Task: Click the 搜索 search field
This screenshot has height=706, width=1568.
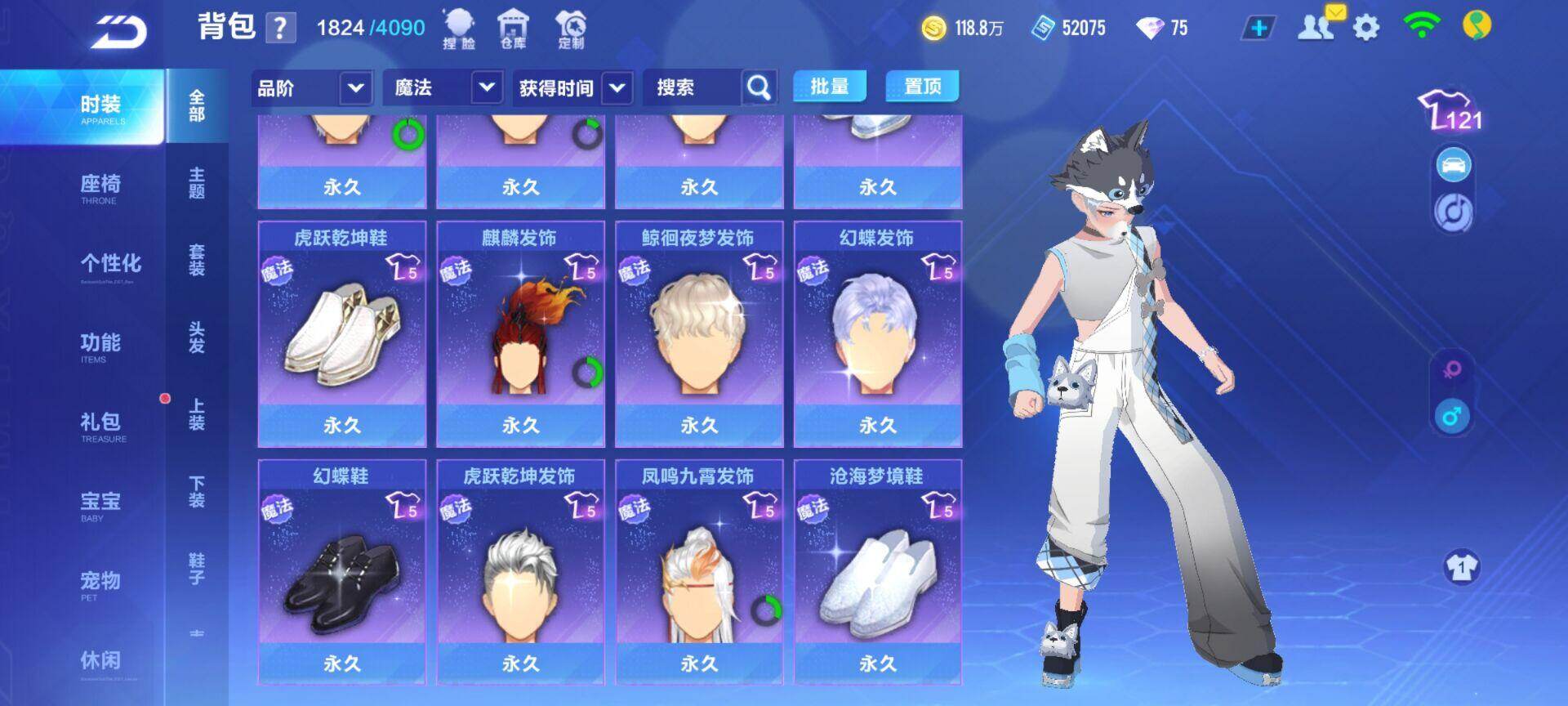Action: tap(693, 87)
